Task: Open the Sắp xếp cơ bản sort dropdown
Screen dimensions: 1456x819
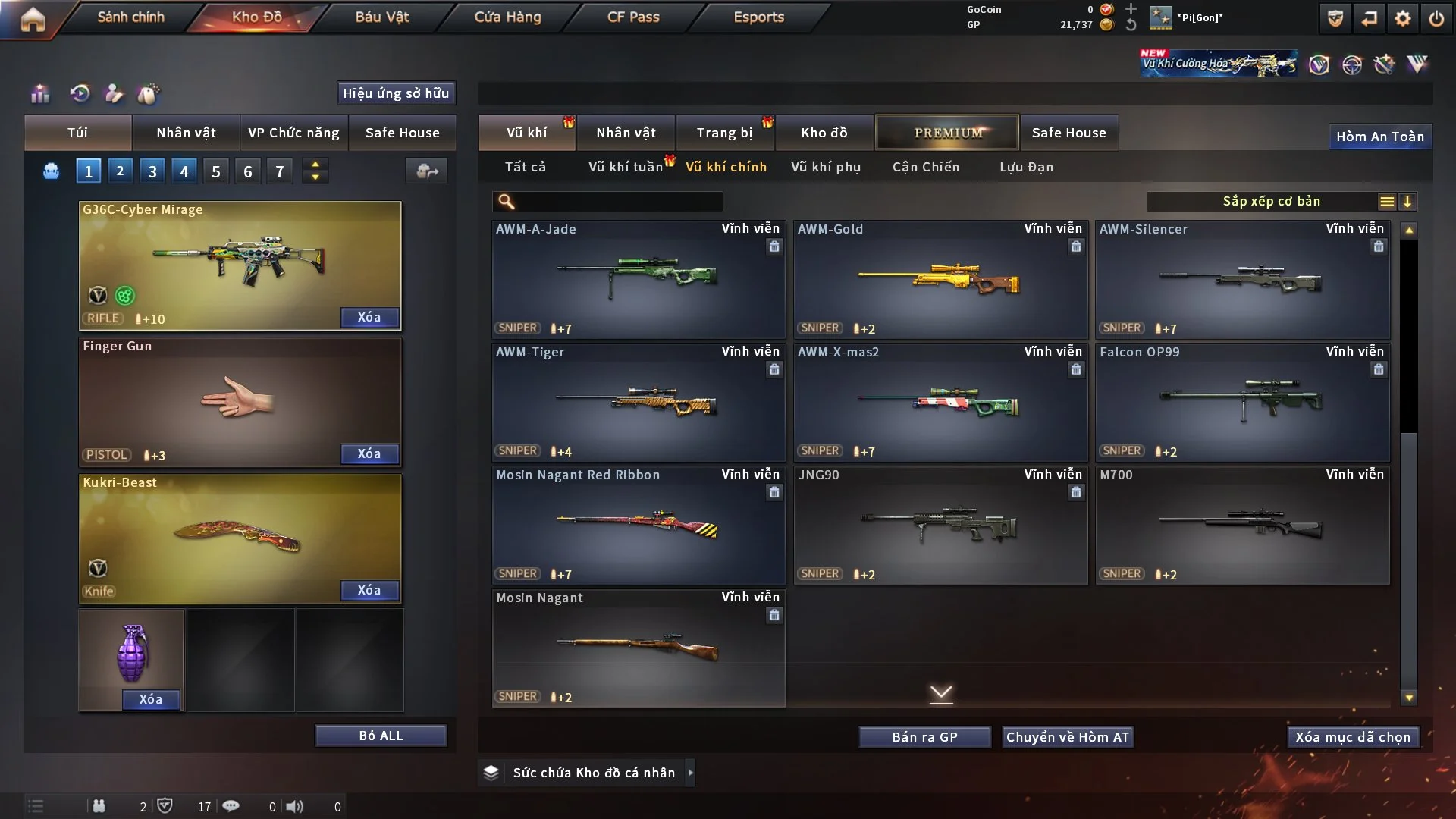Action: pos(1271,202)
